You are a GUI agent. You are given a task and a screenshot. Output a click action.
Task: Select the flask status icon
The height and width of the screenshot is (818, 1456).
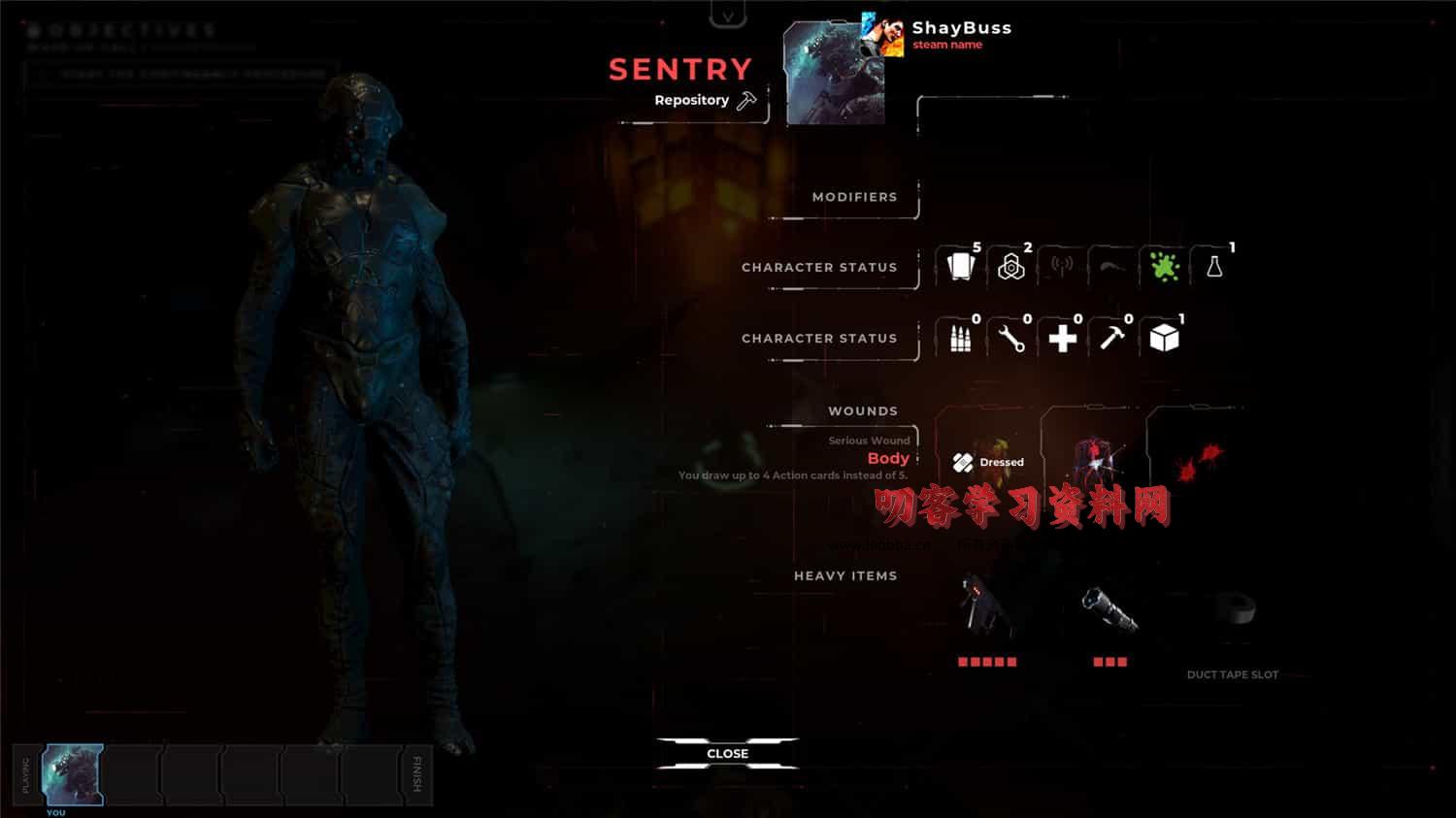pyautogui.click(x=1214, y=267)
